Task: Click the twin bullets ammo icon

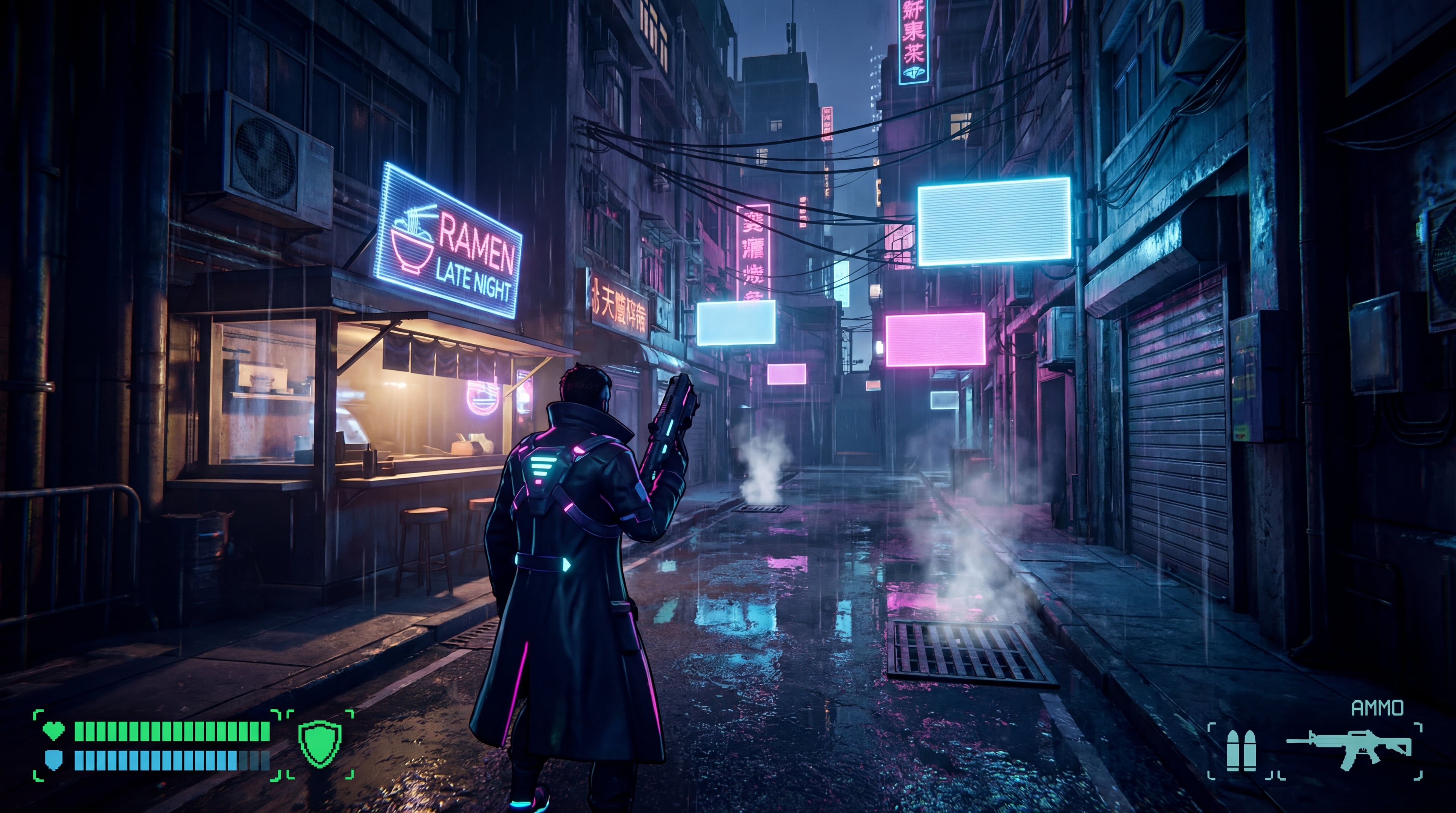Action: click(1241, 750)
